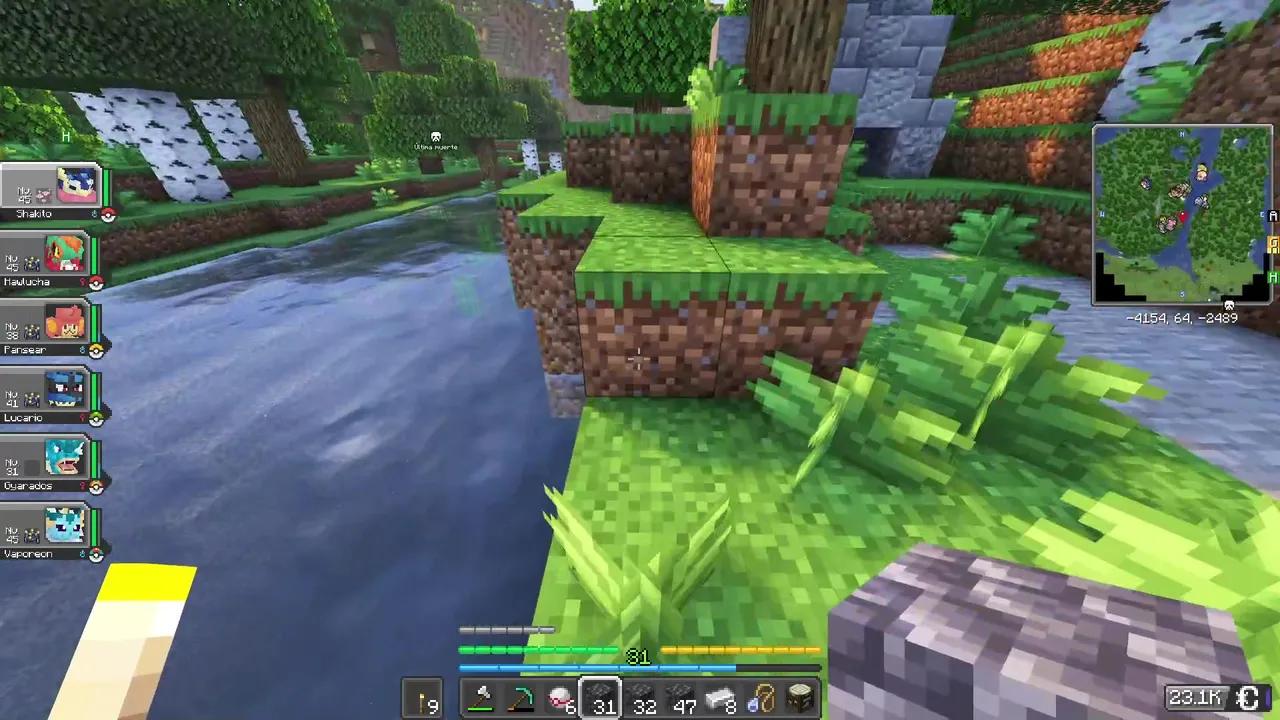Click the torch in the offhand slot
This screenshot has height=720, width=1280.
click(425, 697)
